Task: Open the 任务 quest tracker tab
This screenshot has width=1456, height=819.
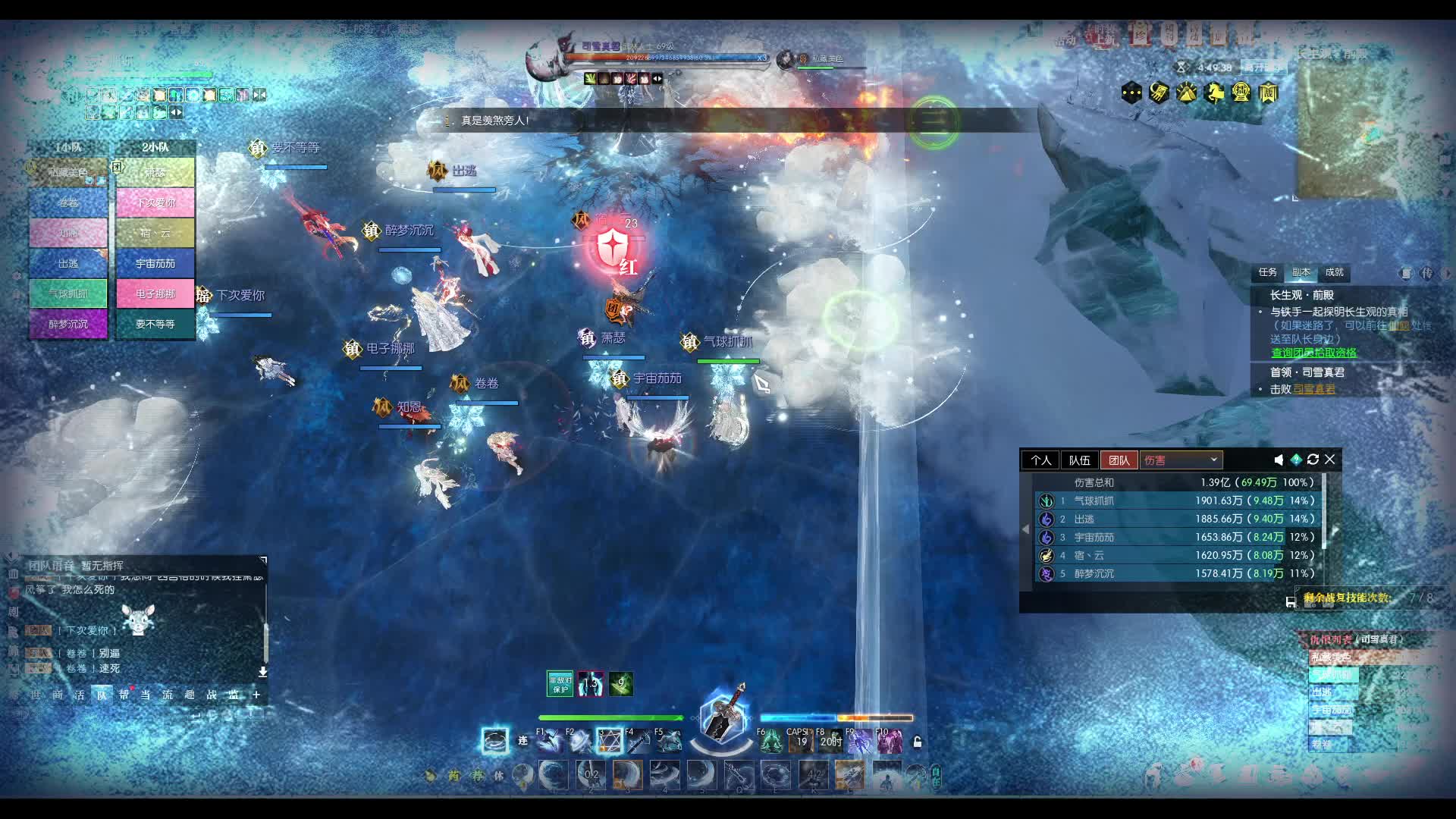Action: pos(1267,272)
